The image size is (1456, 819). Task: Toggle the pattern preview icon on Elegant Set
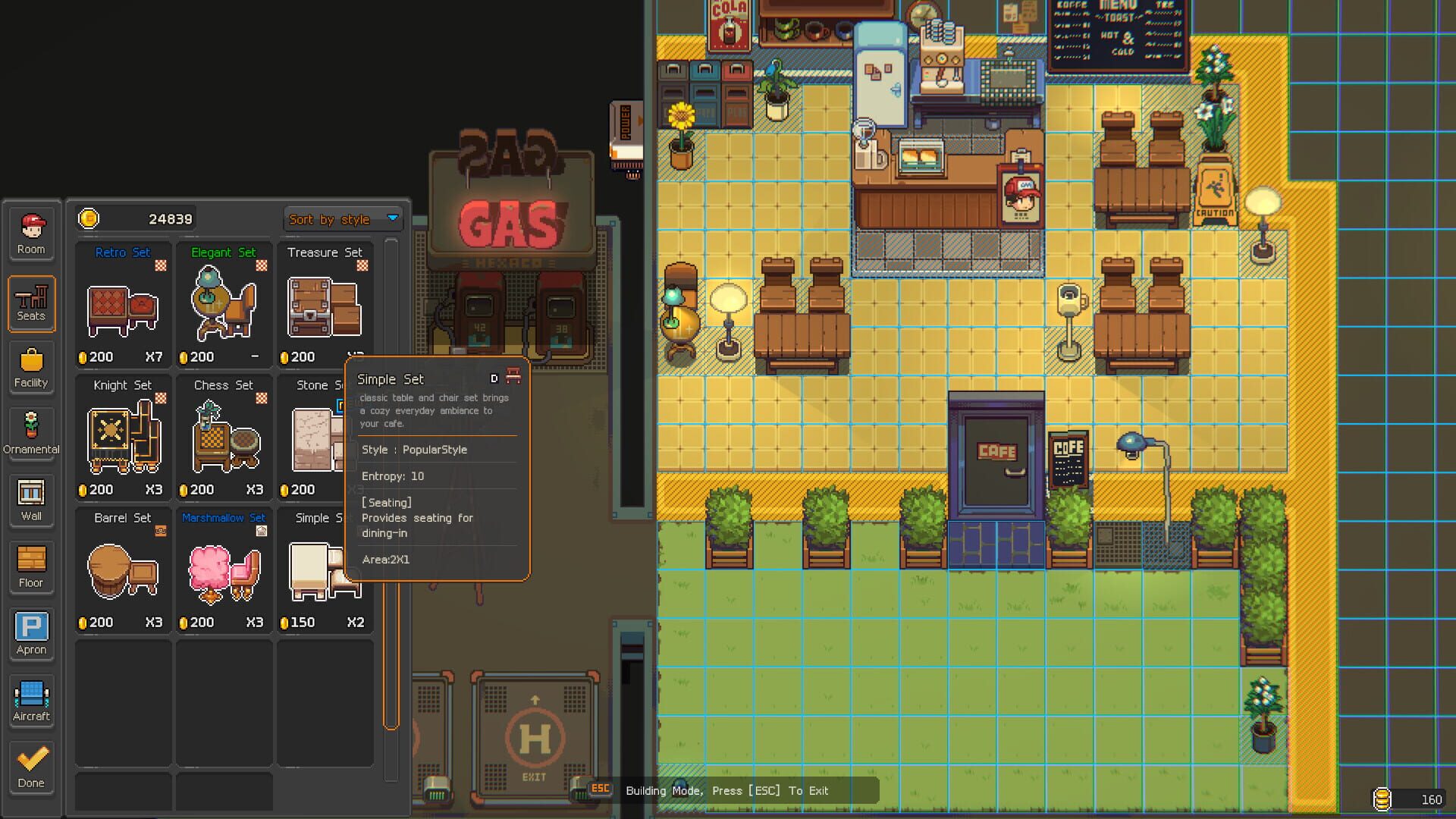[260, 265]
